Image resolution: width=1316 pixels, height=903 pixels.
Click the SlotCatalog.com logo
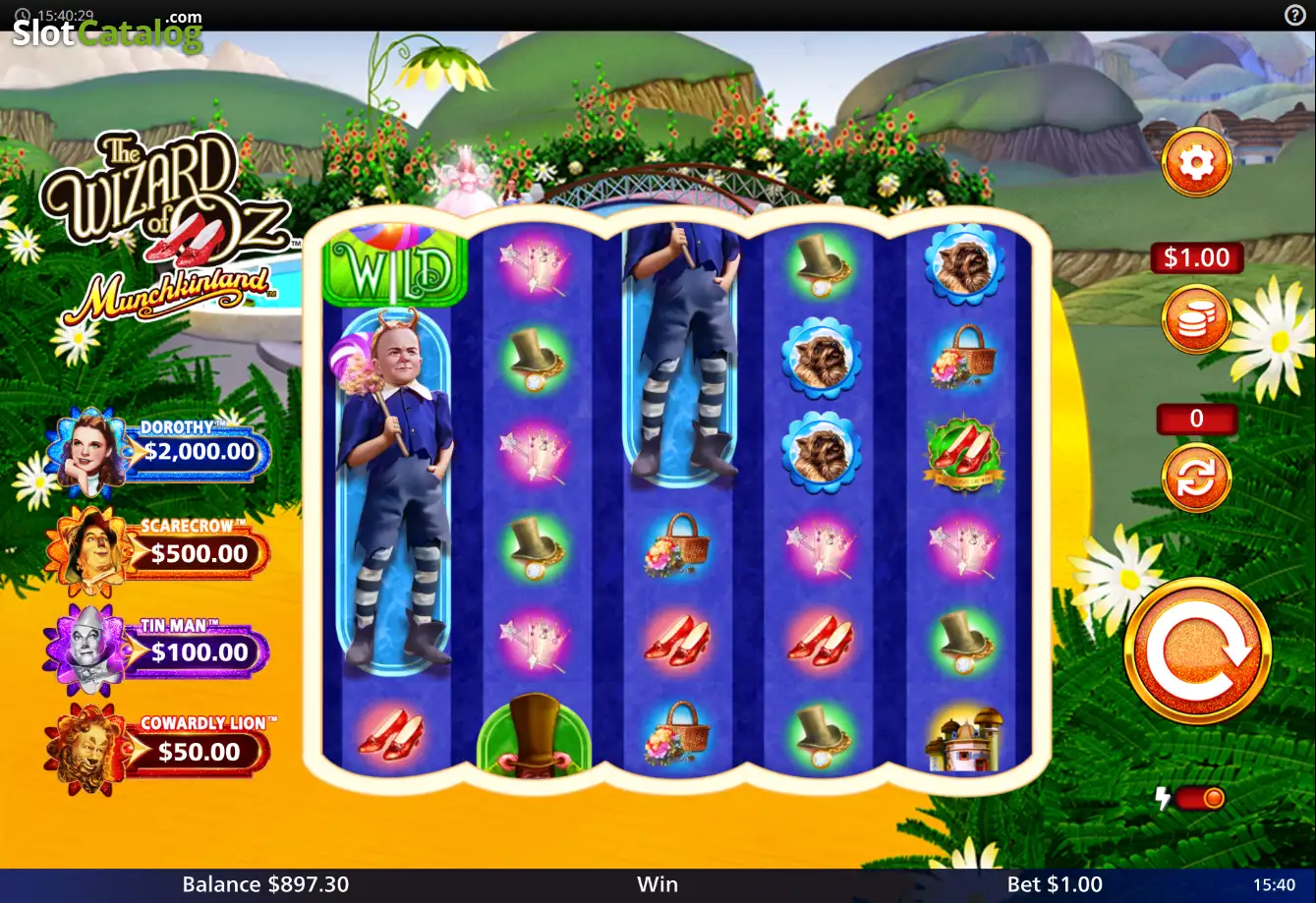point(107,31)
